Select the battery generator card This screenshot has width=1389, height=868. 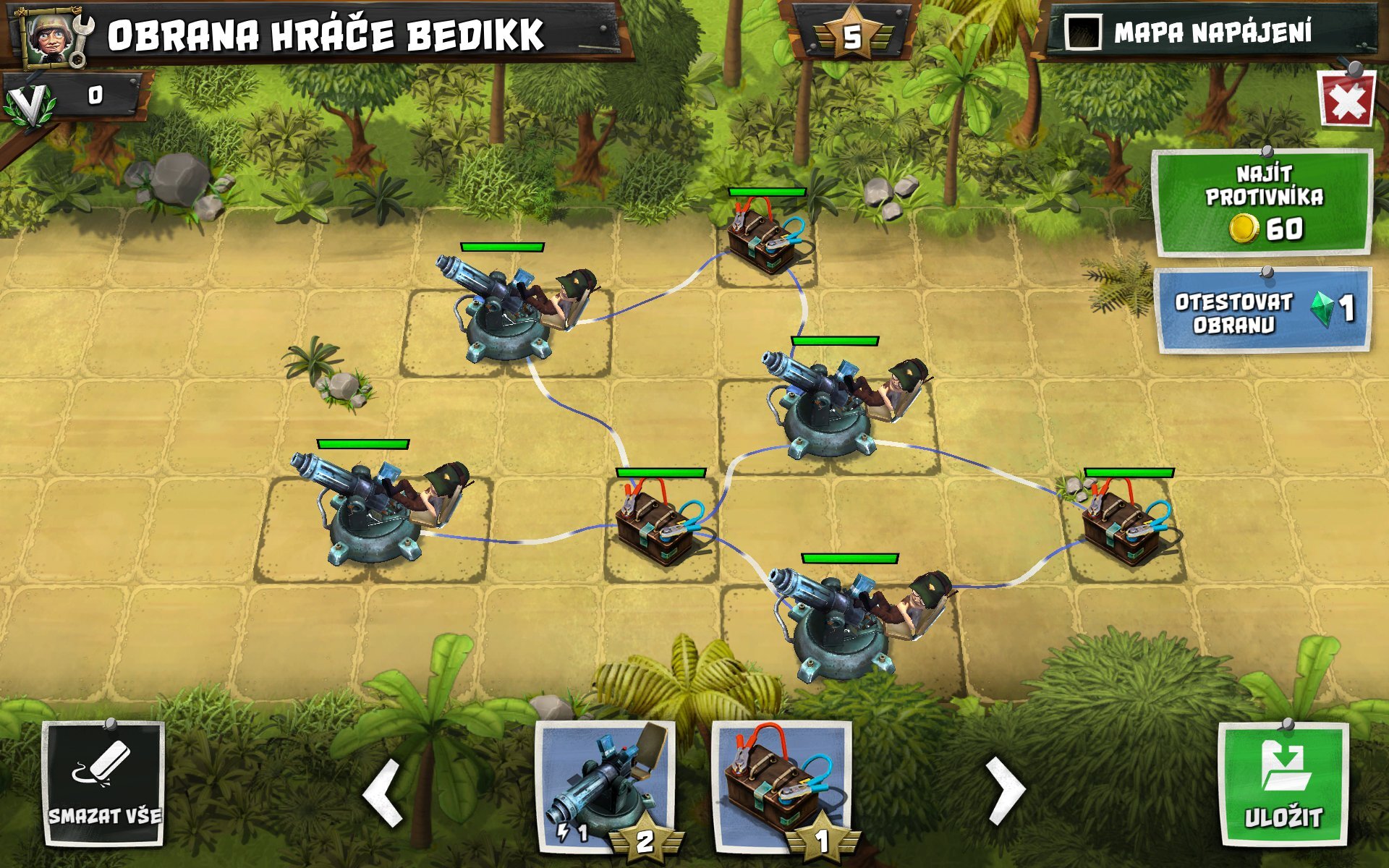[x=781, y=785]
